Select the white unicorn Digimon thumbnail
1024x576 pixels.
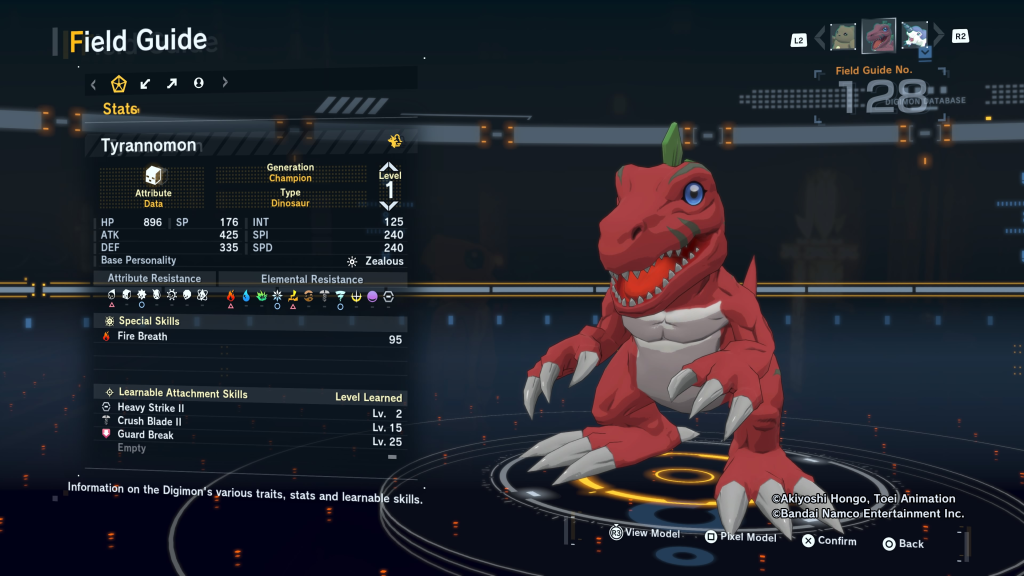tap(914, 37)
